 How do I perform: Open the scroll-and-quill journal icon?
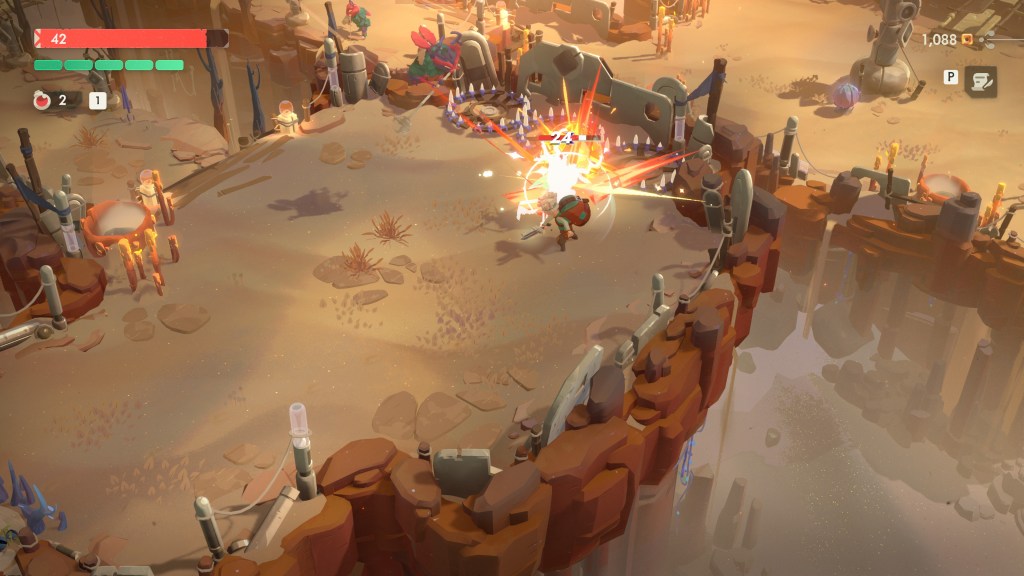click(980, 82)
